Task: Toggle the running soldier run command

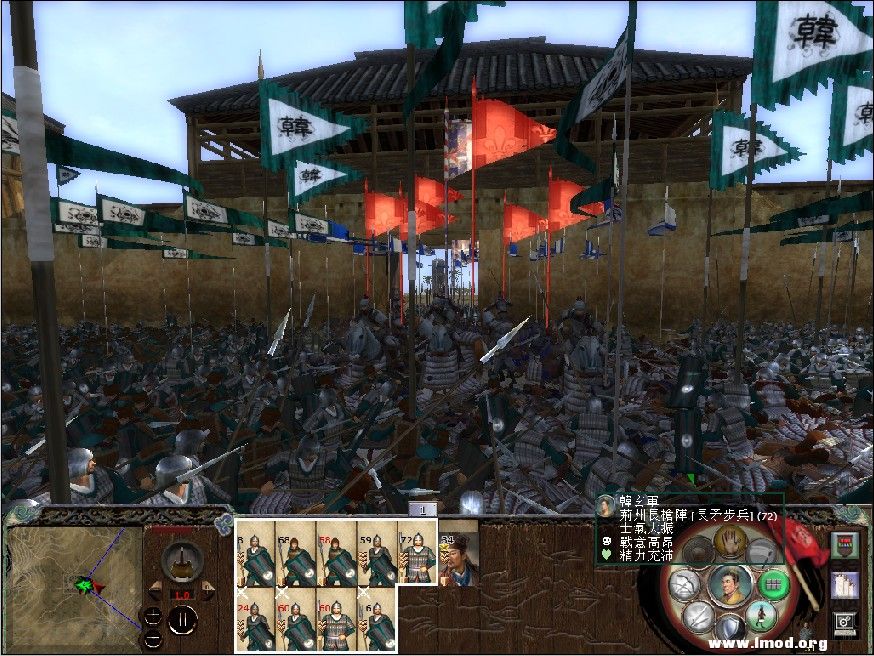Action: (x=758, y=615)
